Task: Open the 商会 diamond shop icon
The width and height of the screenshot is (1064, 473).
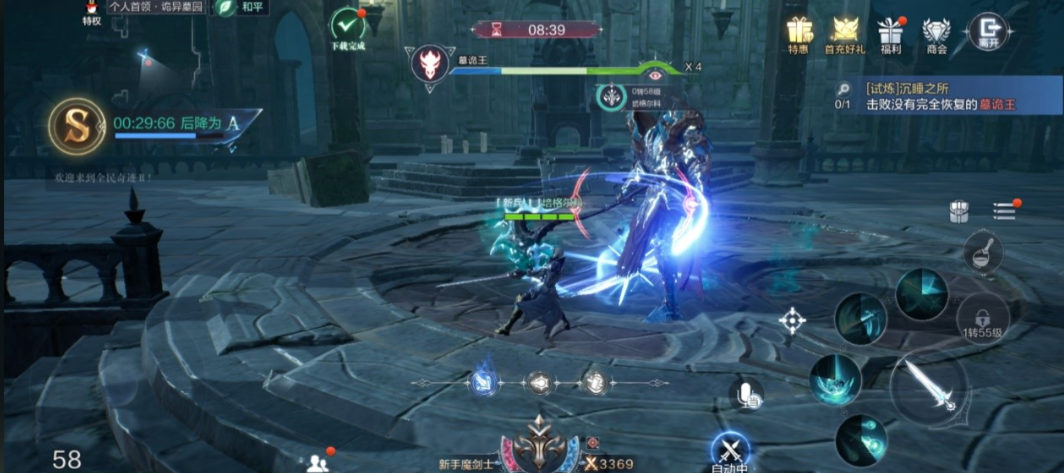Action: (x=936, y=32)
